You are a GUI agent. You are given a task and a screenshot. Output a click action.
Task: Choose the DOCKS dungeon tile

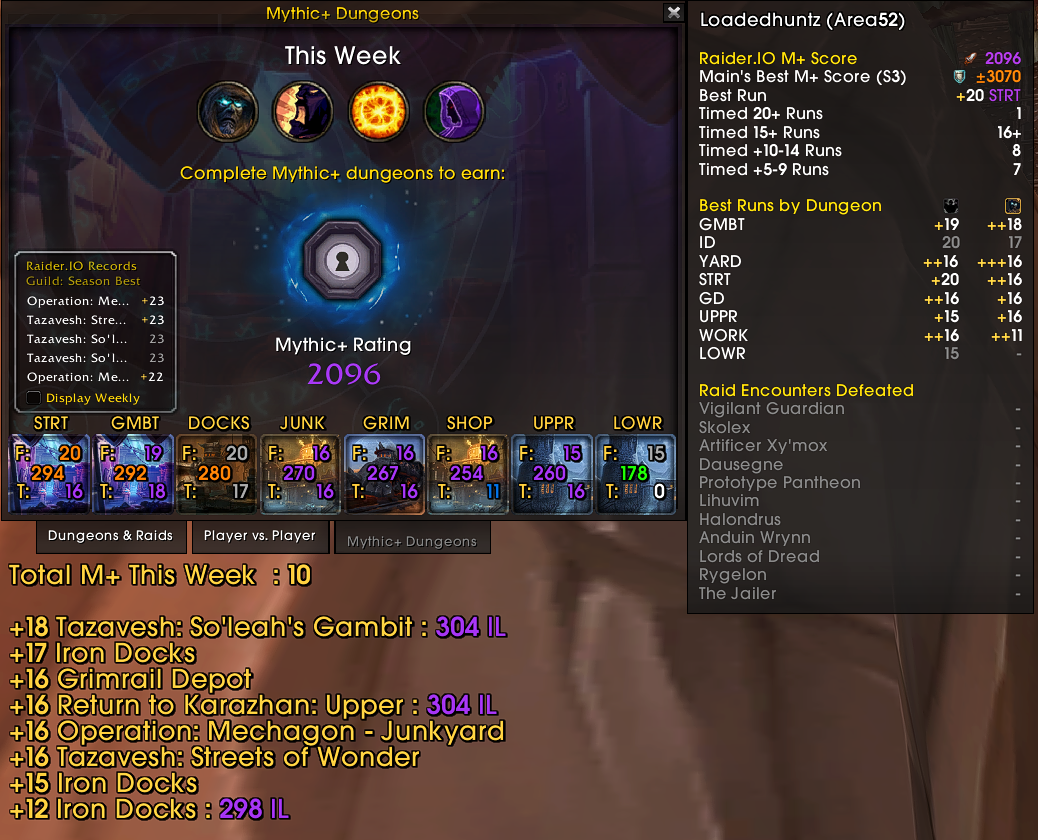[218, 473]
